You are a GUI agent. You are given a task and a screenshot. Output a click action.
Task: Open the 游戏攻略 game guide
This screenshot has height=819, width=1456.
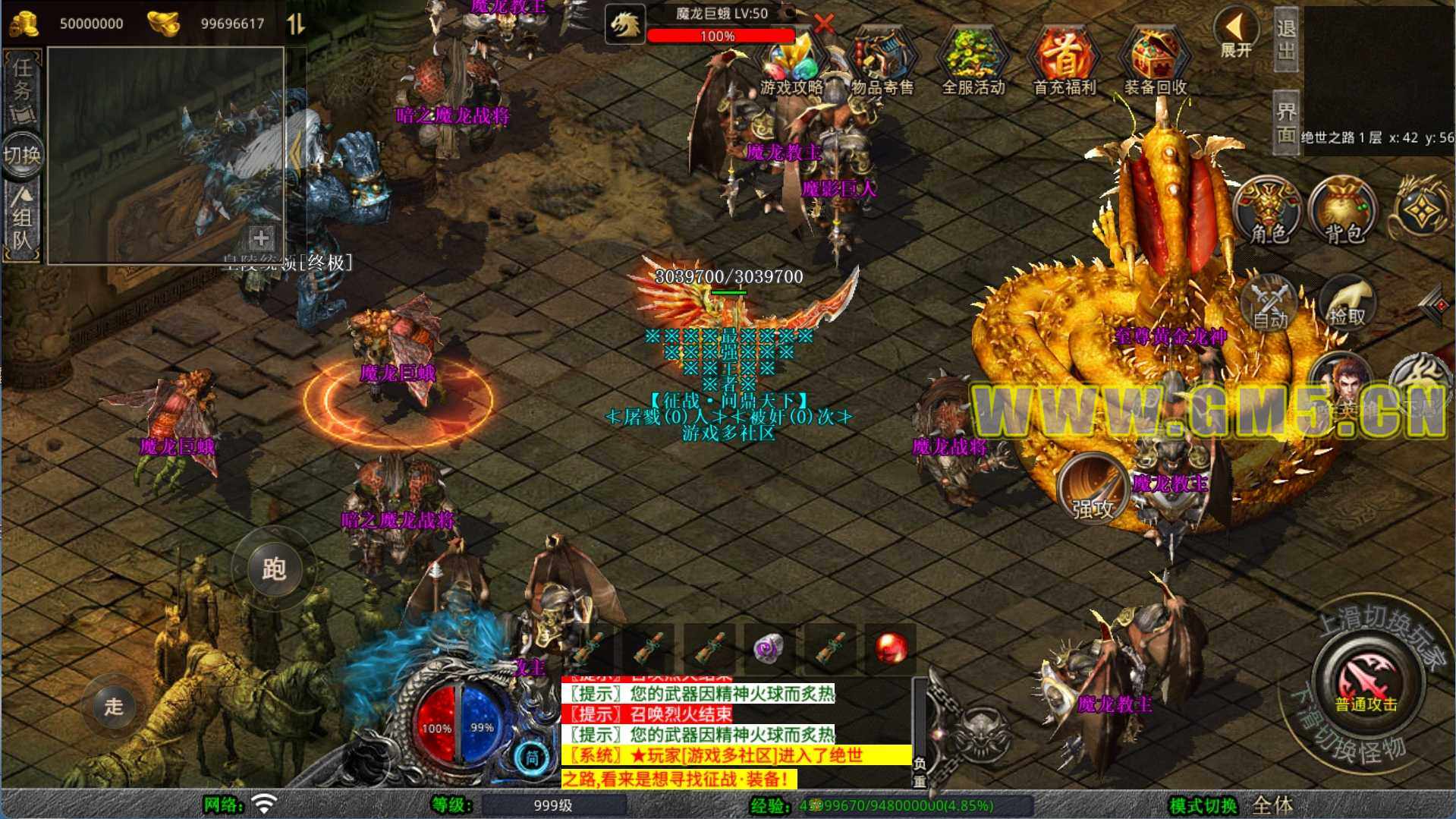click(x=793, y=64)
